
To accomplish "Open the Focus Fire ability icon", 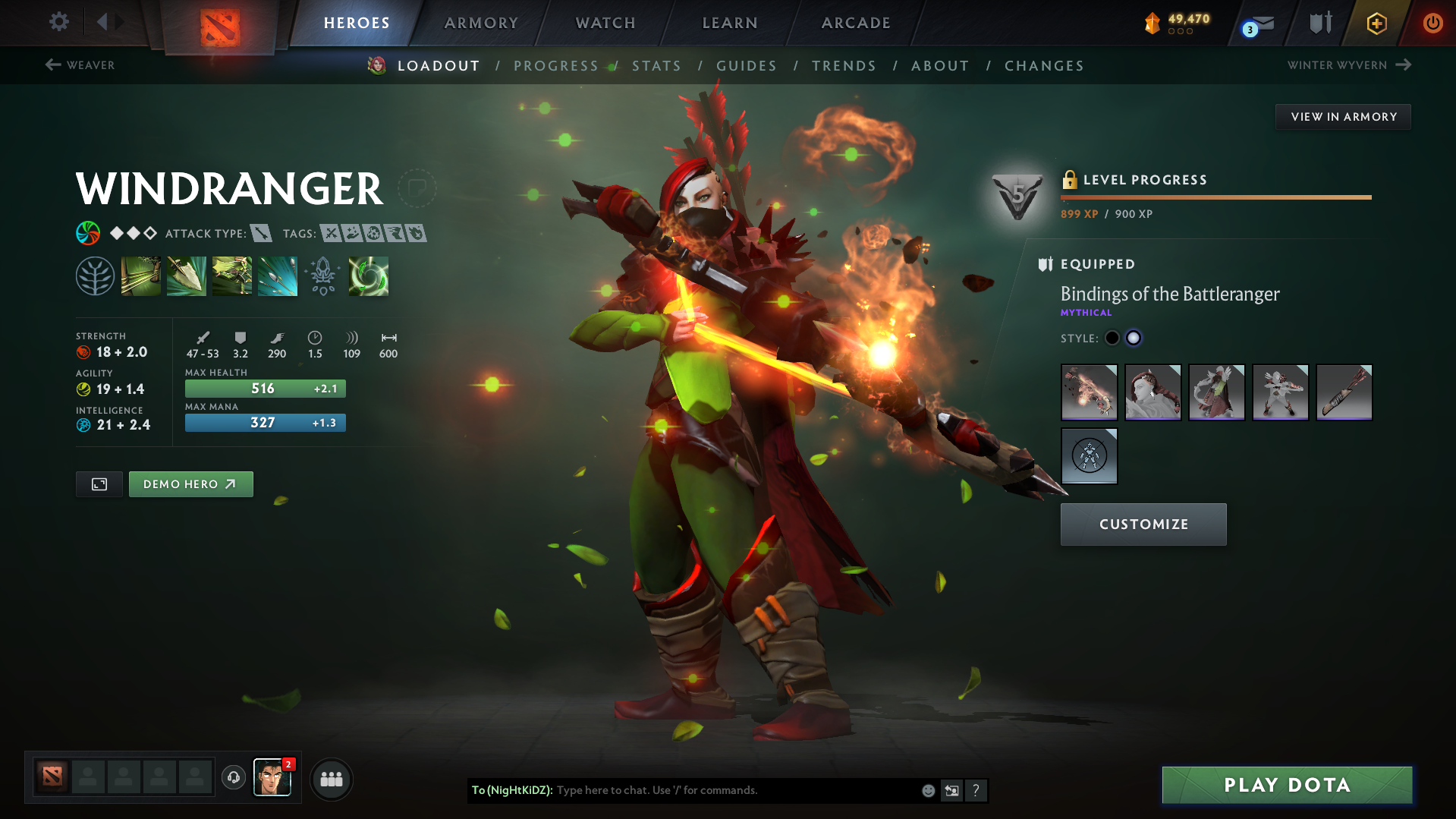I will 278,276.
